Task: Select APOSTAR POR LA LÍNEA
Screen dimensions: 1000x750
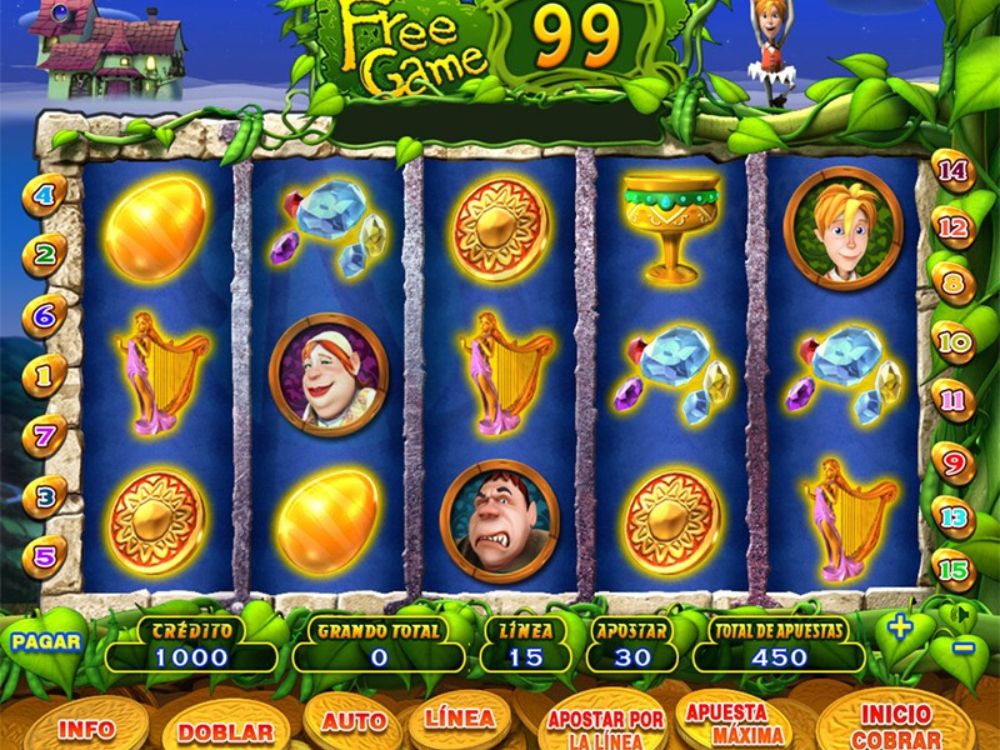Action: 605,727
